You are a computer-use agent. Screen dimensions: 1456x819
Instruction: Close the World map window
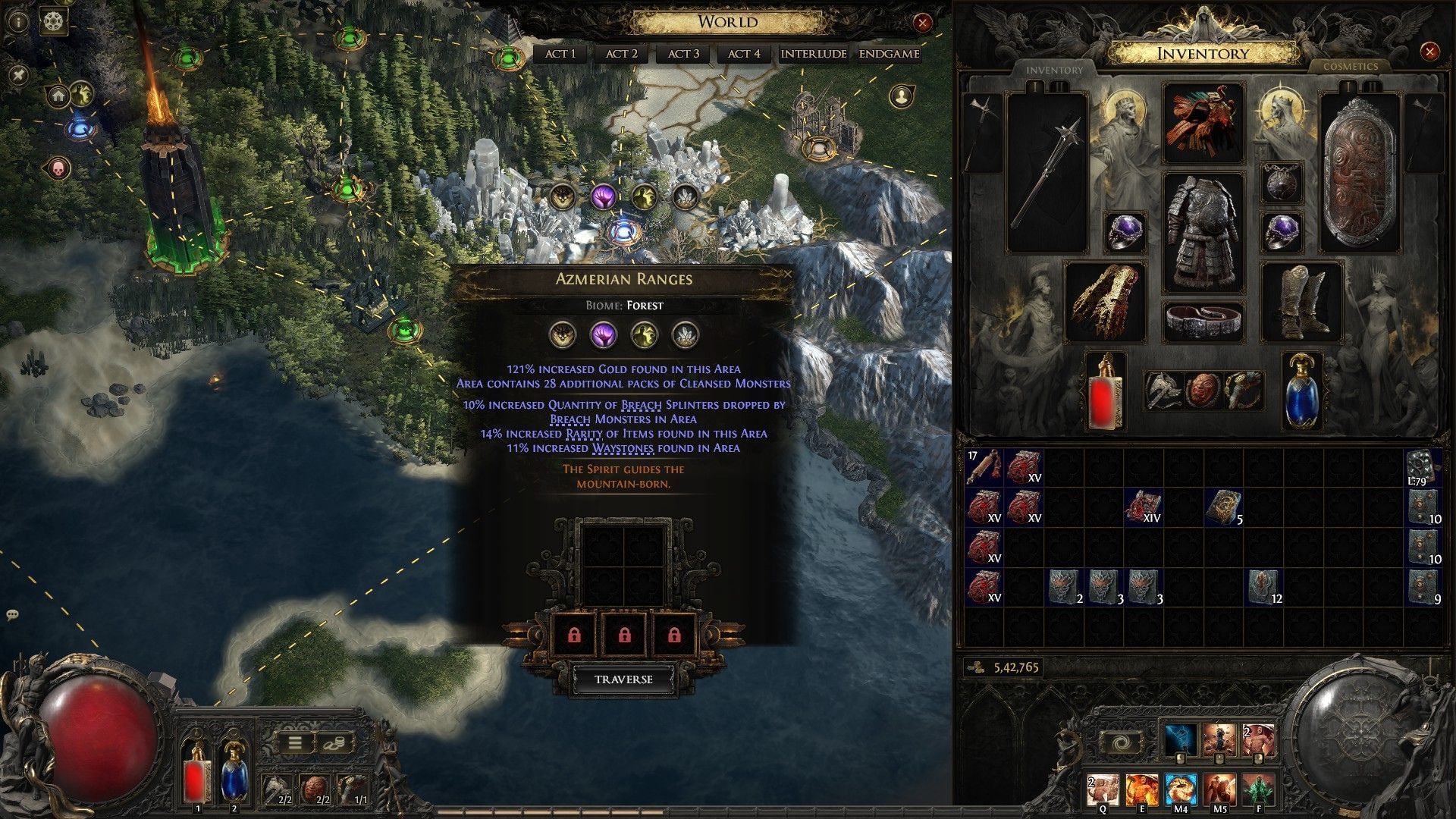[x=922, y=23]
